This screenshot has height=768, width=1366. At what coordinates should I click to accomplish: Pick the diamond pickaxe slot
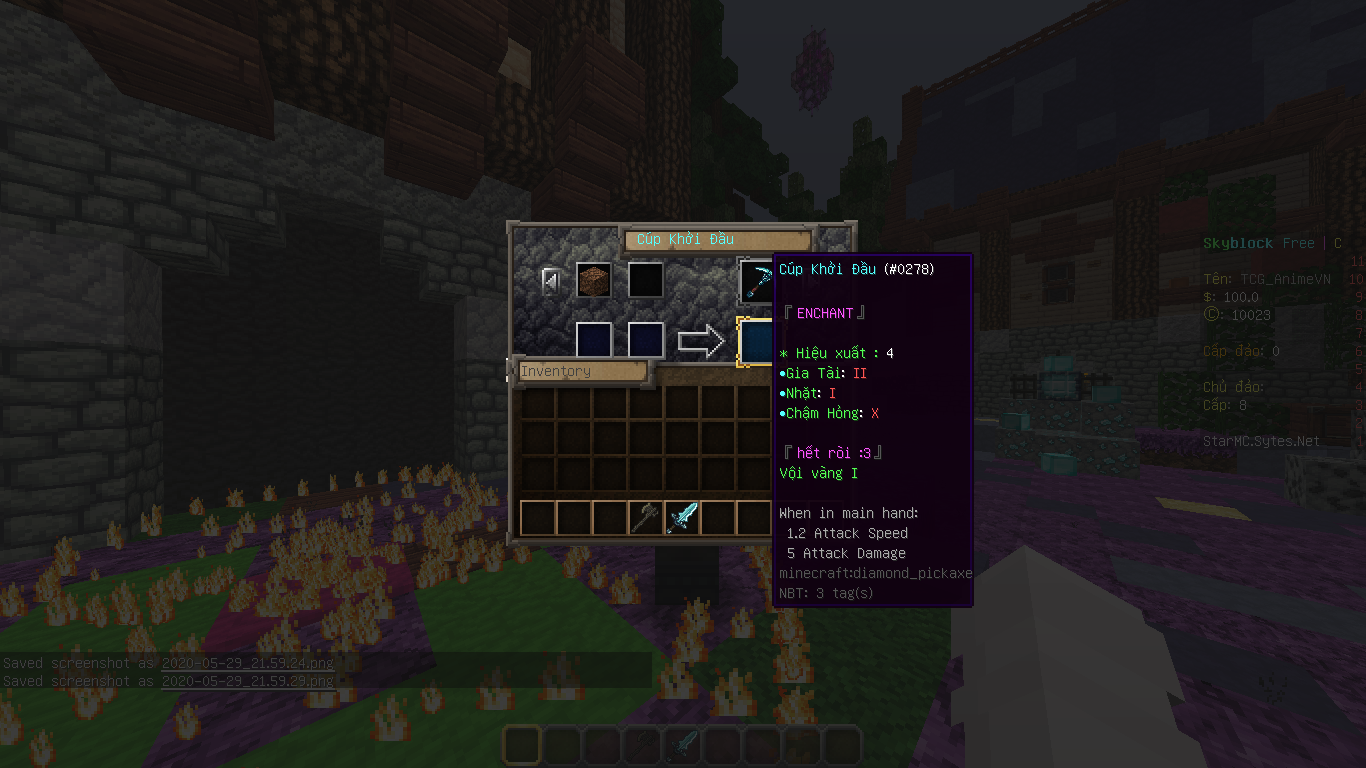coord(756,280)
